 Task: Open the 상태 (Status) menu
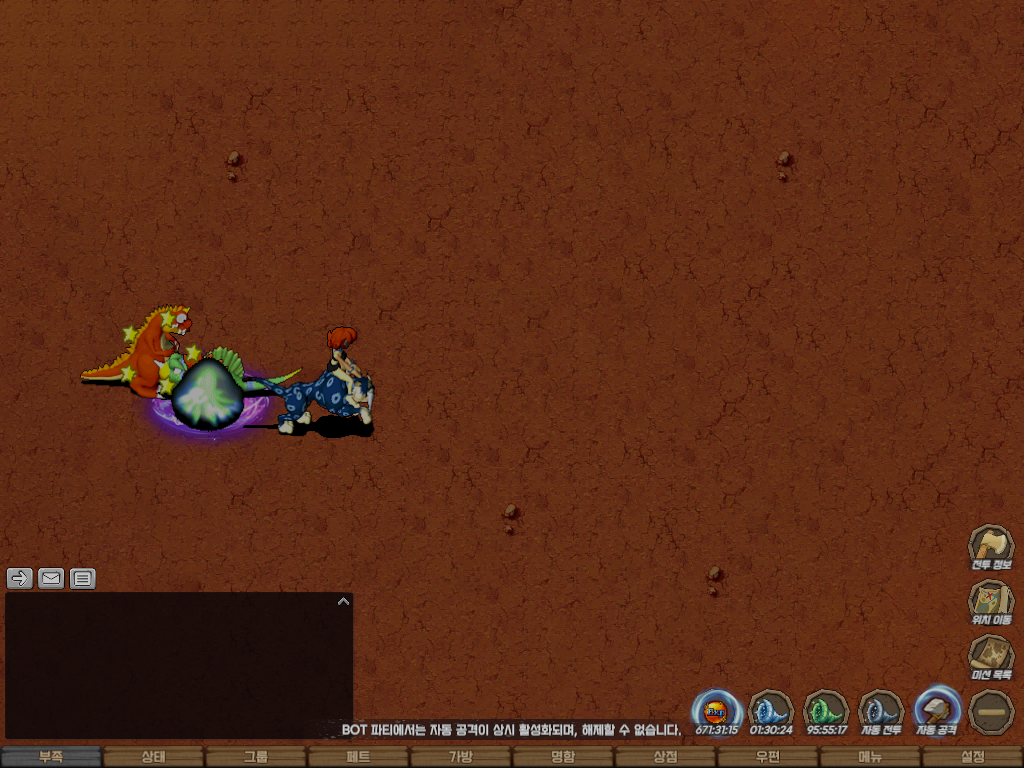153,757
